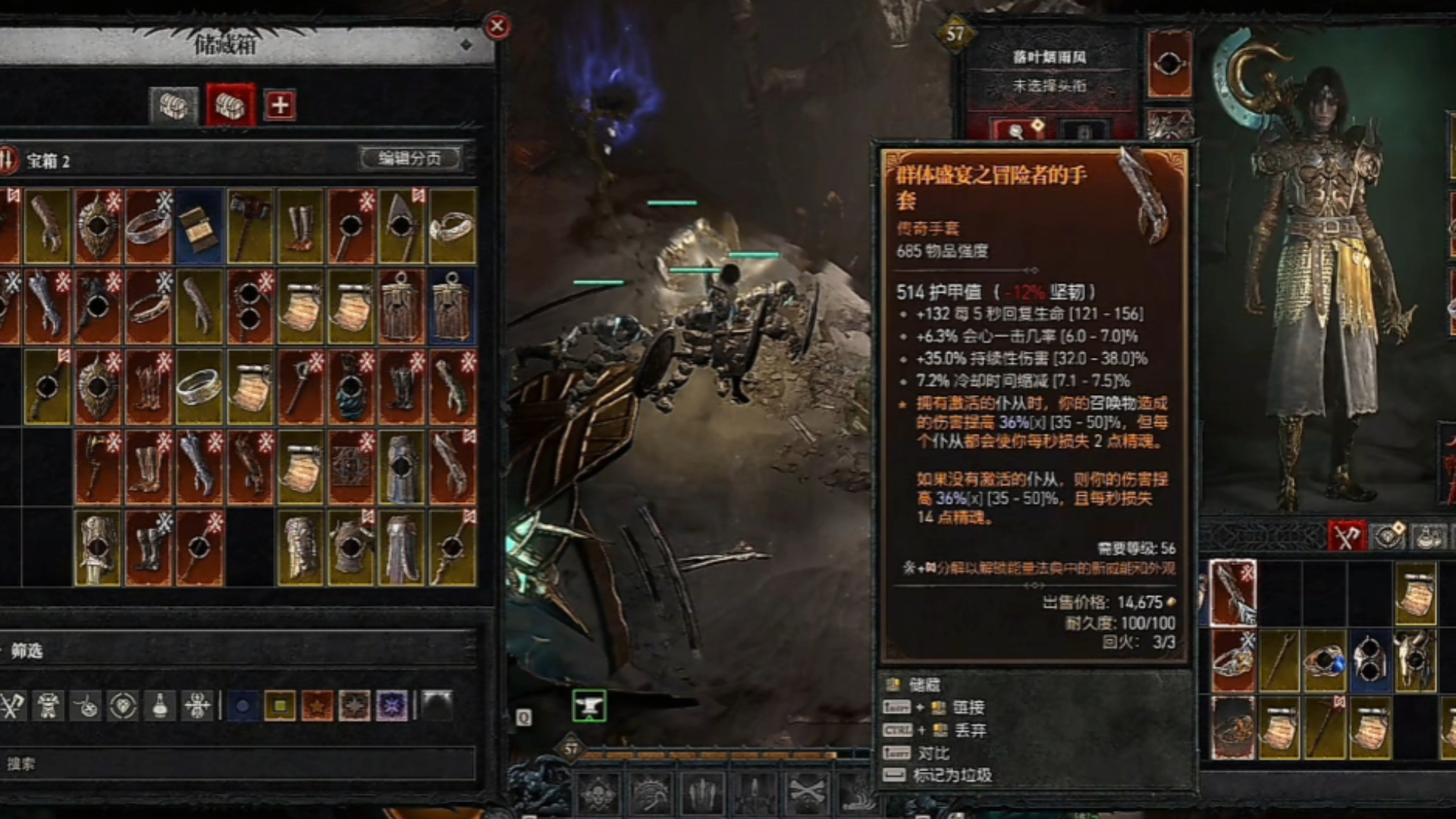The width and height of the screenshot is (1456, 819).
Task: Click the crossed-bones skill icon on the action bar
Action: click(x=806, y=792)
